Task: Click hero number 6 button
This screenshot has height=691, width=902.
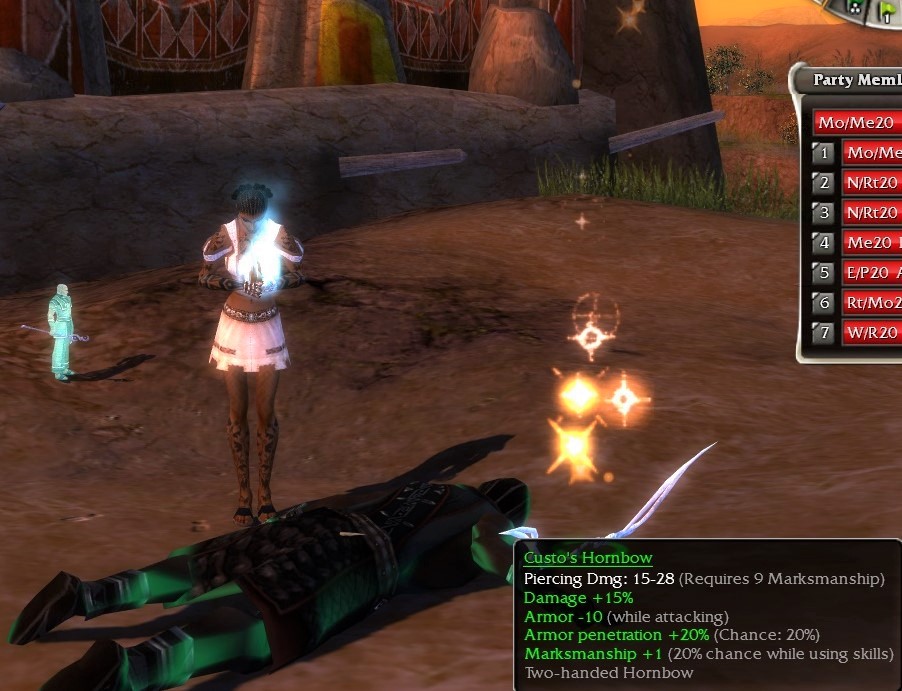Action: click(x=823, y=303)
